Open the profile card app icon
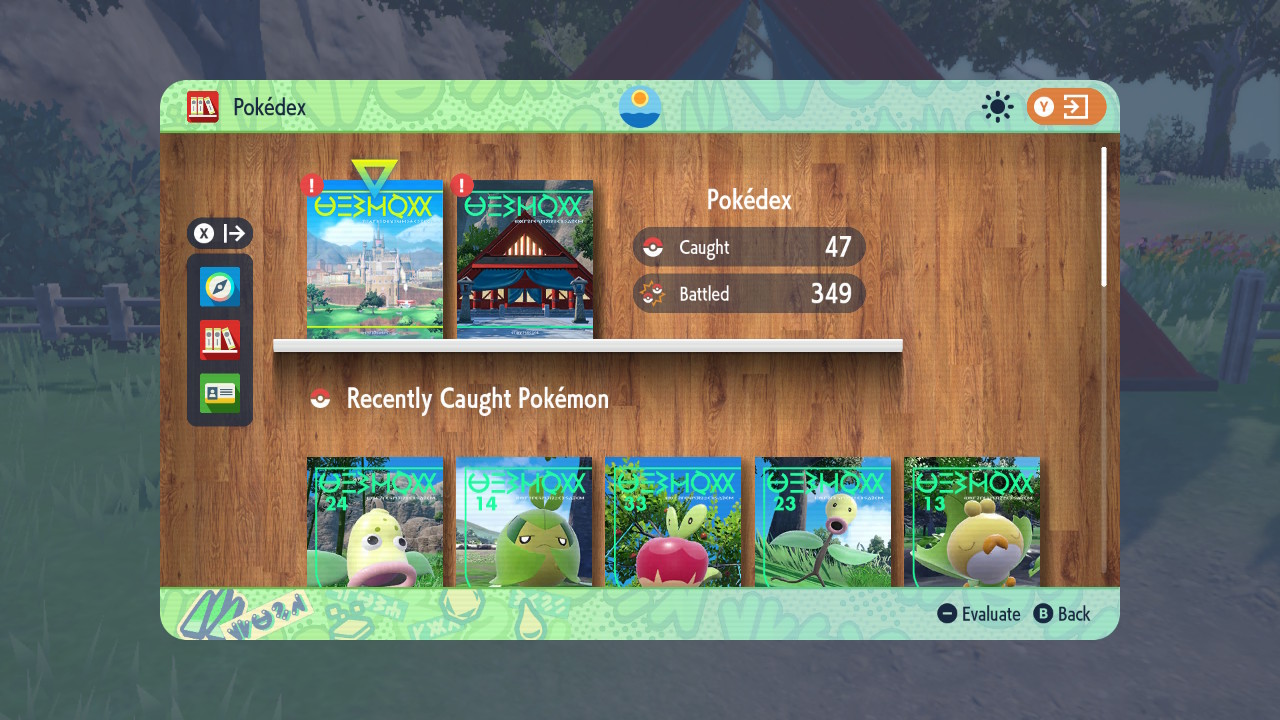Image resolution: width=1280 pixels, height=720 pixels. click(220, 393)
